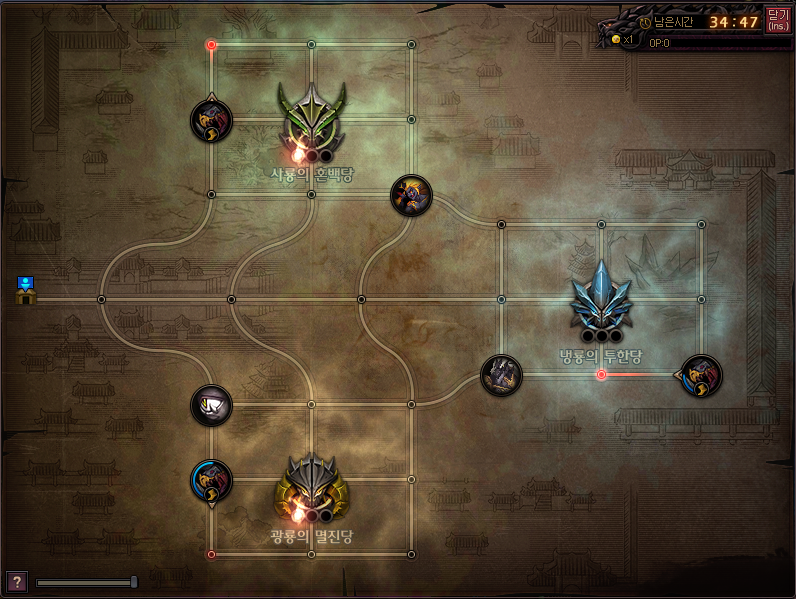Click the blue-arrow house starting point marker
The image size is (796, 599).
coord(26,291)
